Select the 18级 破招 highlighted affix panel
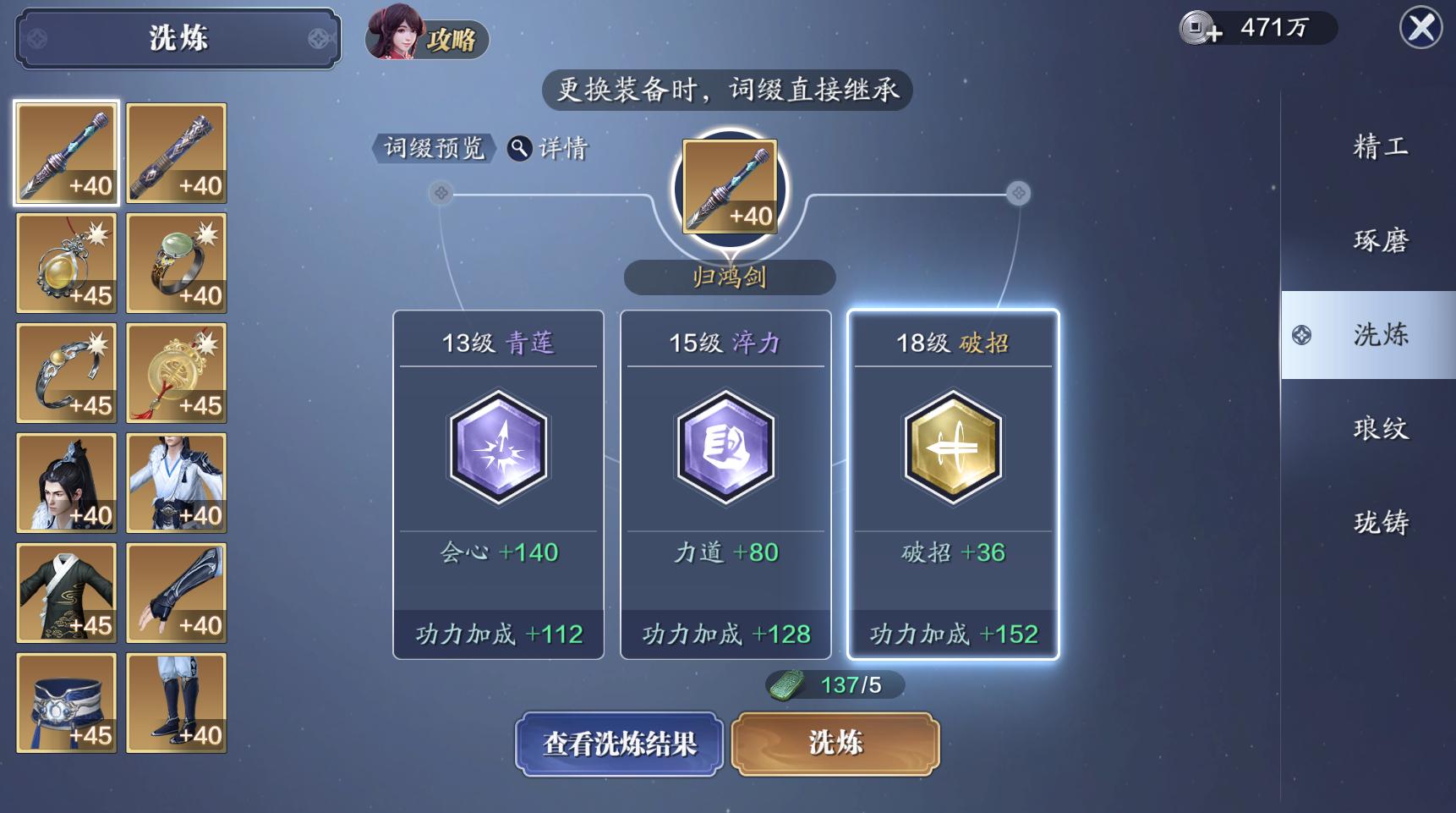Screen dimensions: 1456x813 [952, 484]
